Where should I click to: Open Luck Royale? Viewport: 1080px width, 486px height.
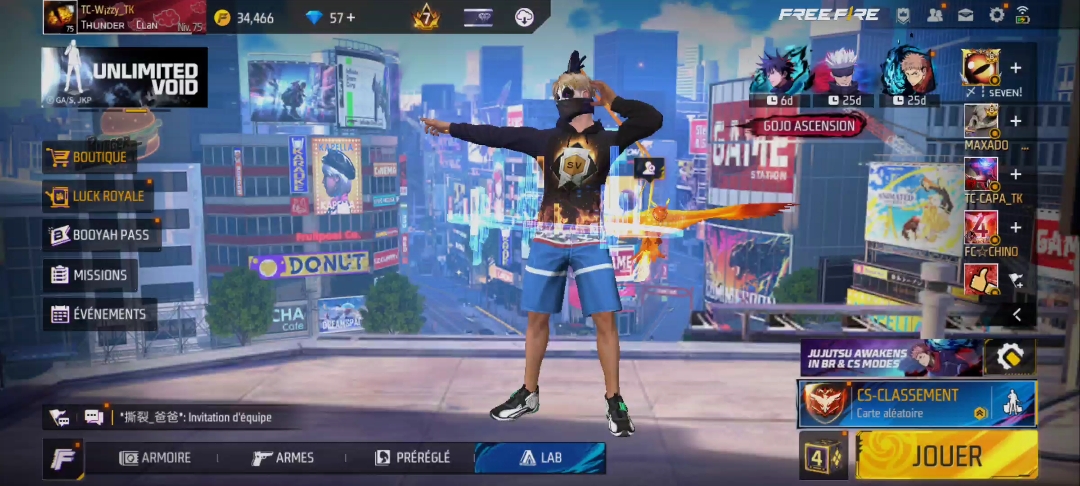coord(98,196)
